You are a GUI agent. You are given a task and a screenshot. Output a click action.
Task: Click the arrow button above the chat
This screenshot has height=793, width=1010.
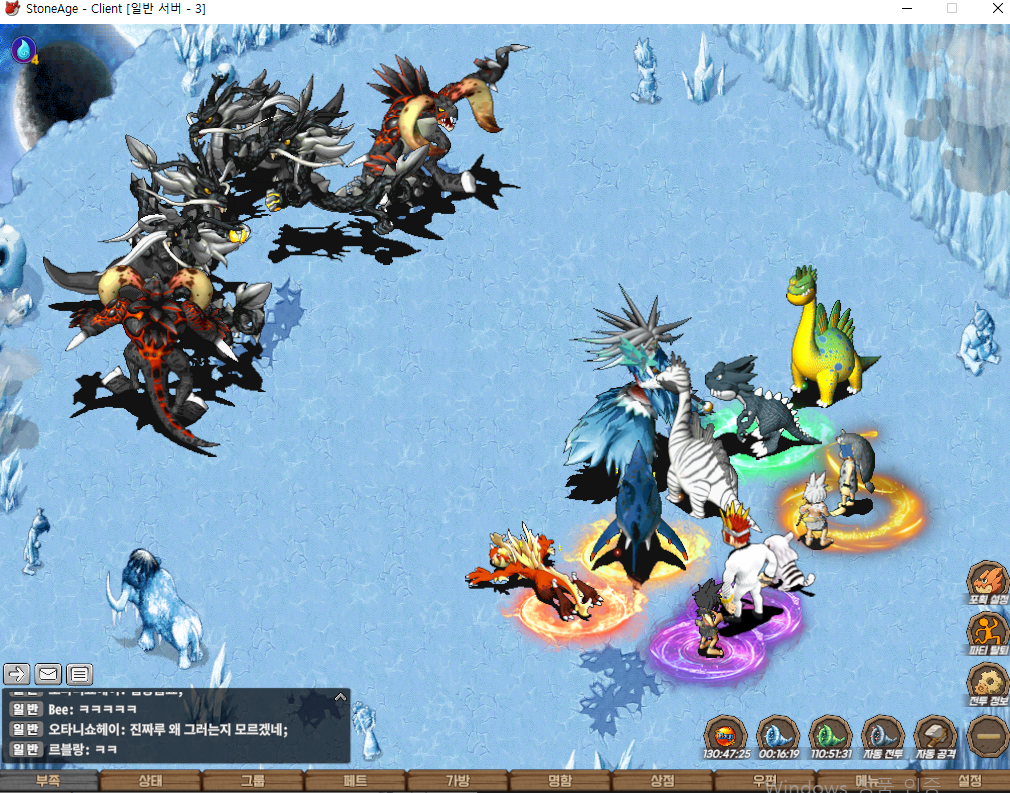(x=17, y=673)
